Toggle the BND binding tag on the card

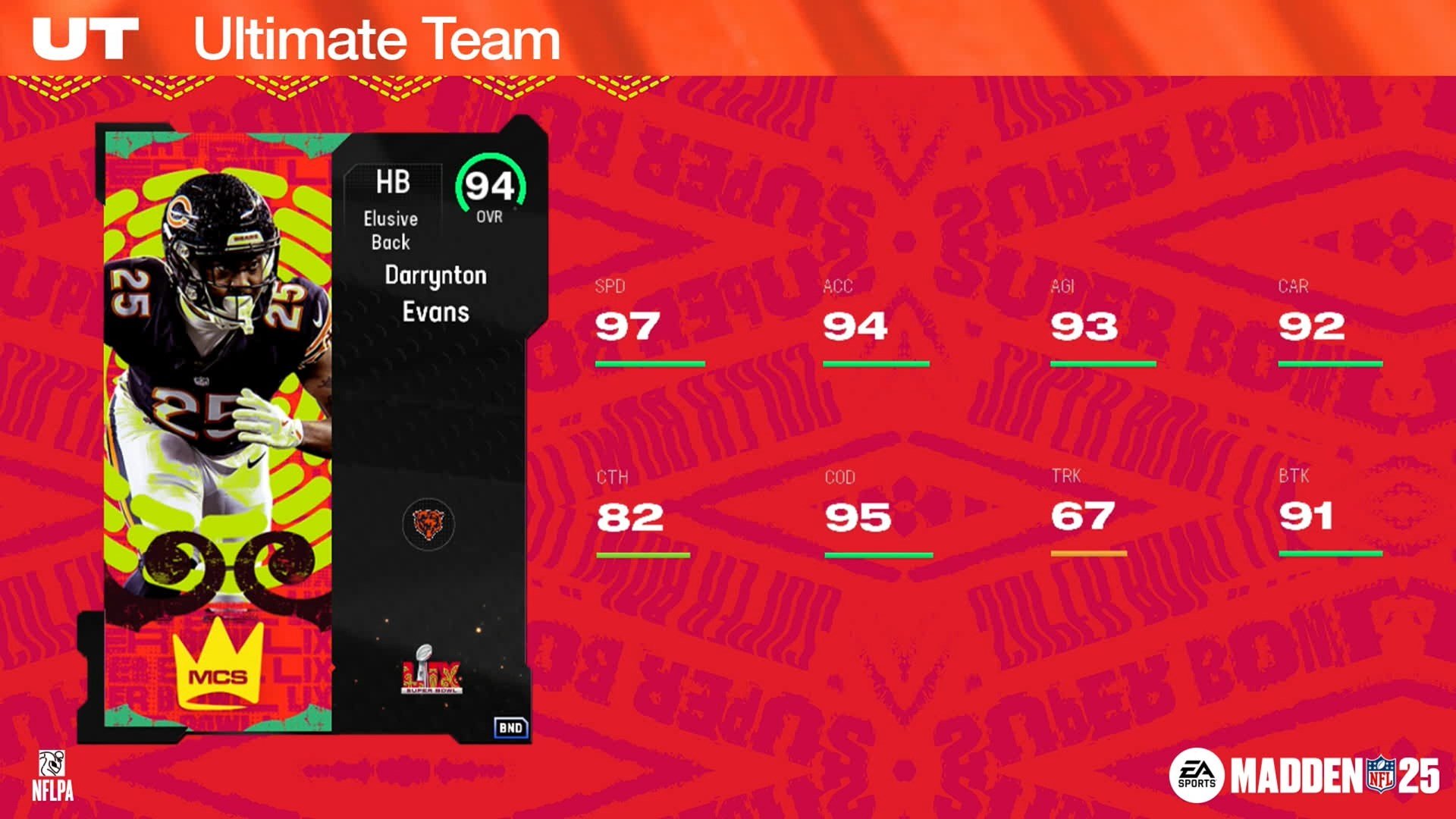(x=510, y=726)
